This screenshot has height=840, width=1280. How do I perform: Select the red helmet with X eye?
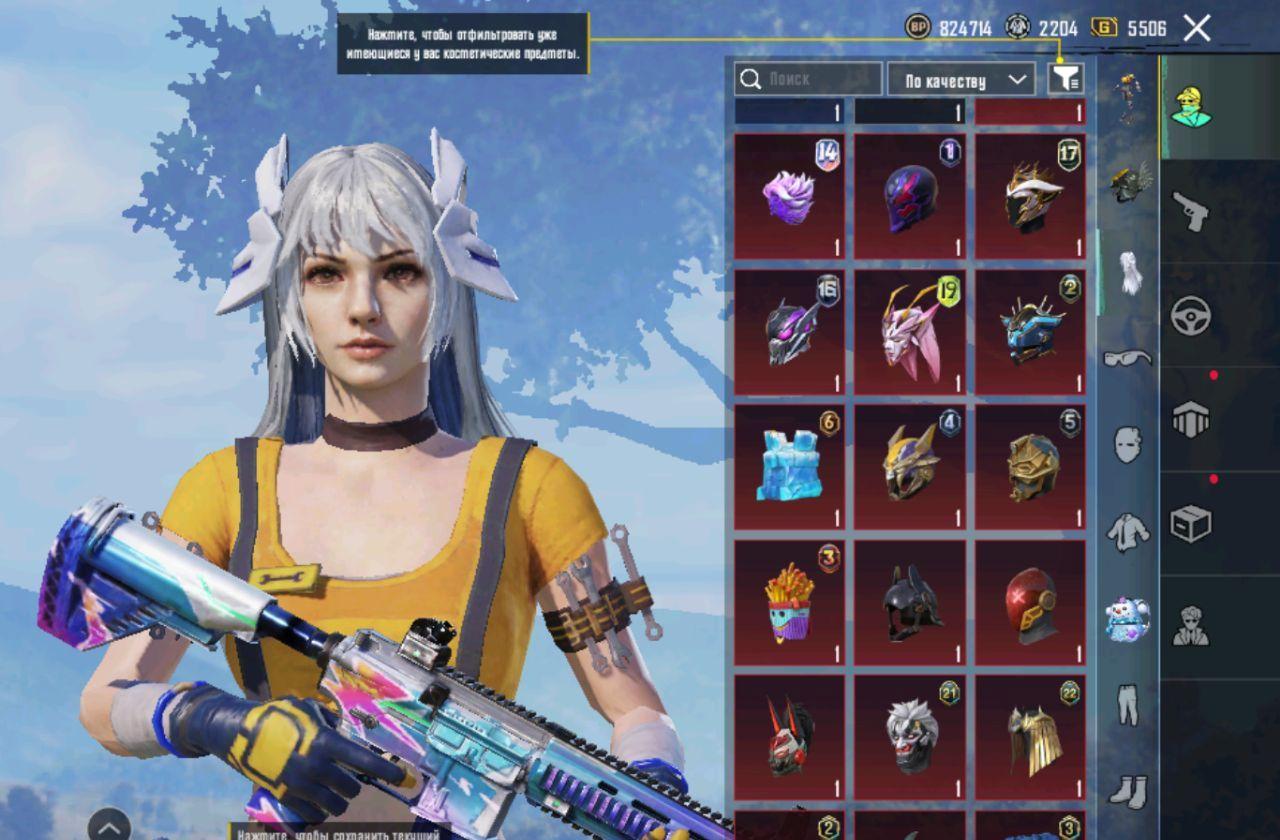tap(1031, 603)
